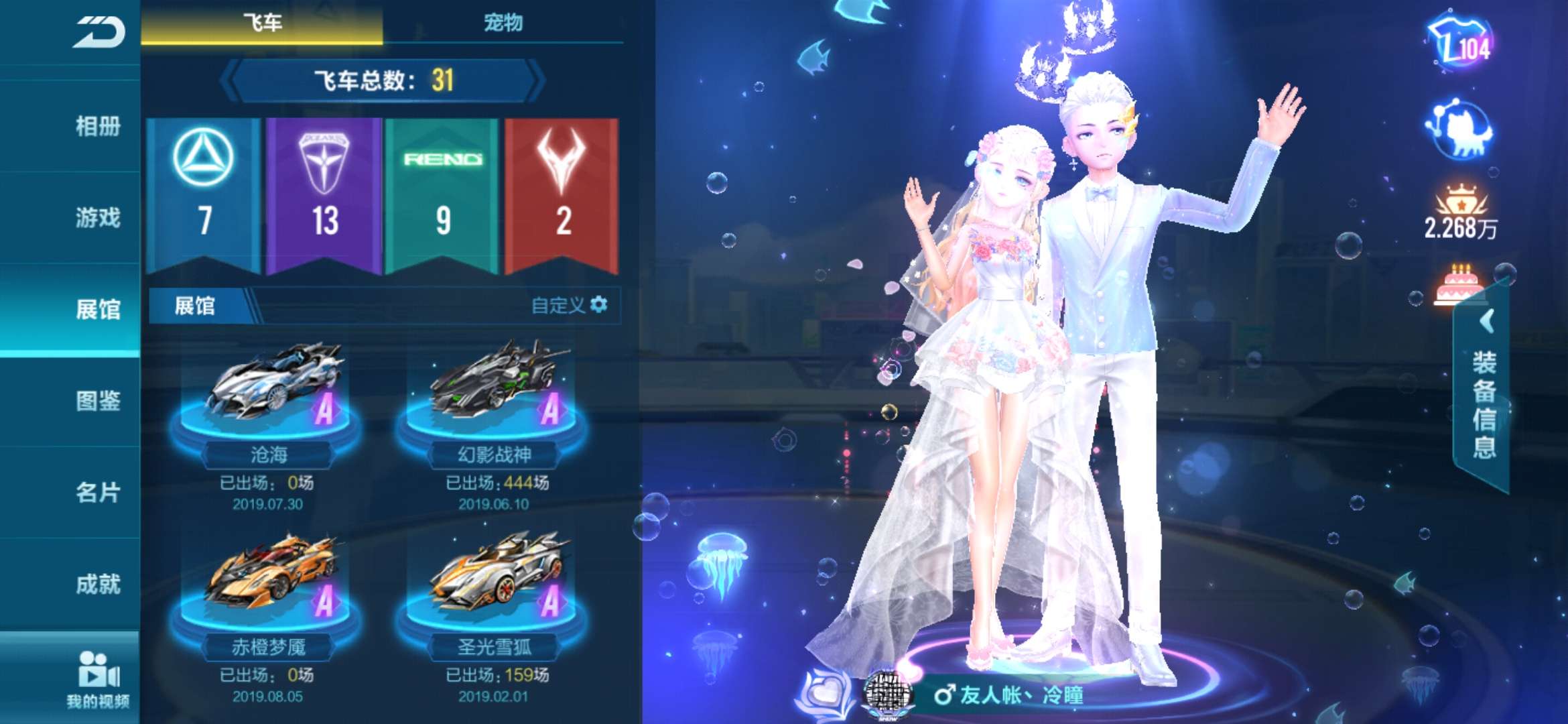Image resolution: width=1568 pixels, height=724 pixels.
Task: Click the 自定义 gear setting
Action: [570, 306]
